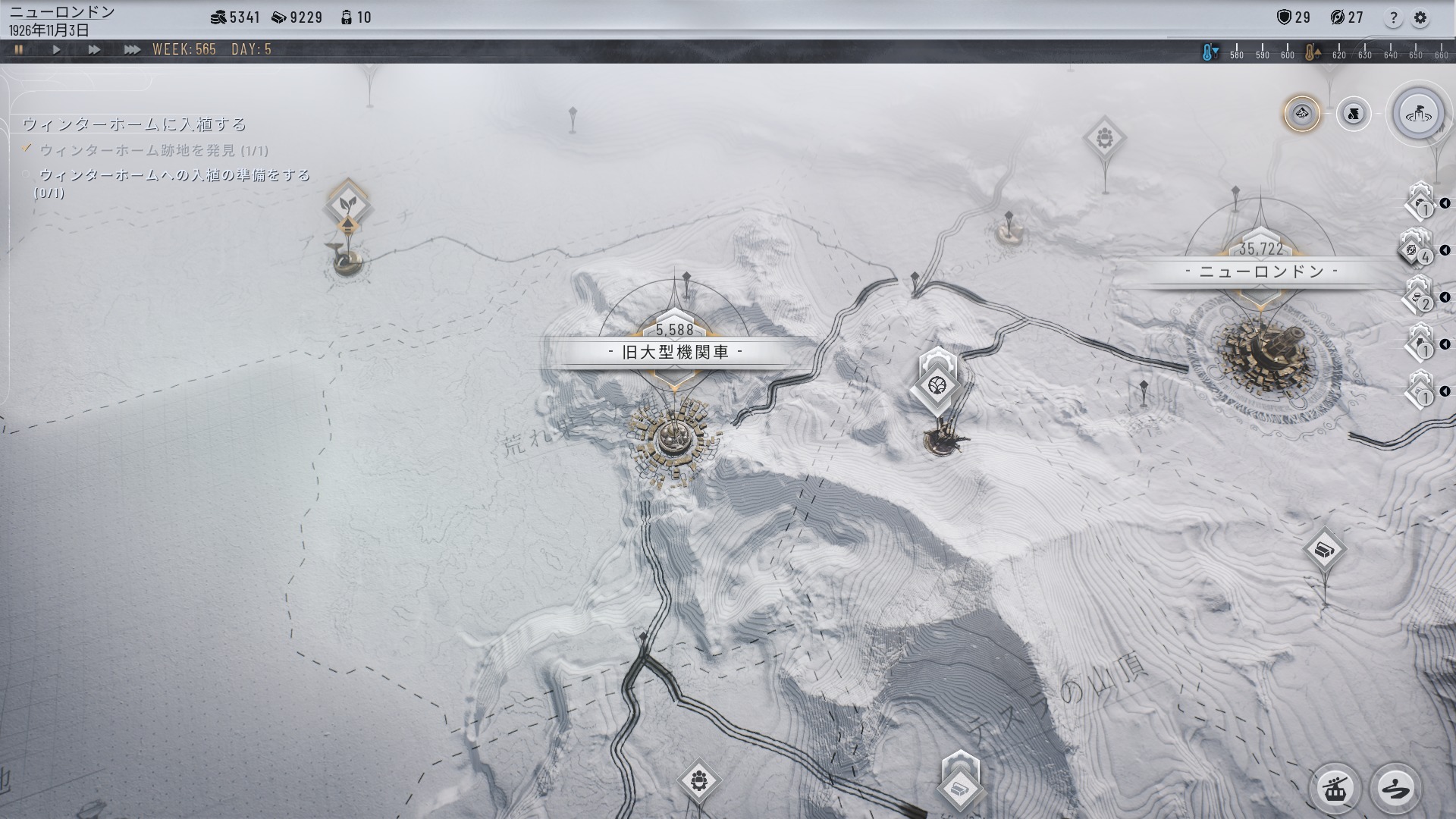The height and width of the screenshot is (819, 1456).
Task: Pause the game with the pause button
Action: click(x=19, y=50)
